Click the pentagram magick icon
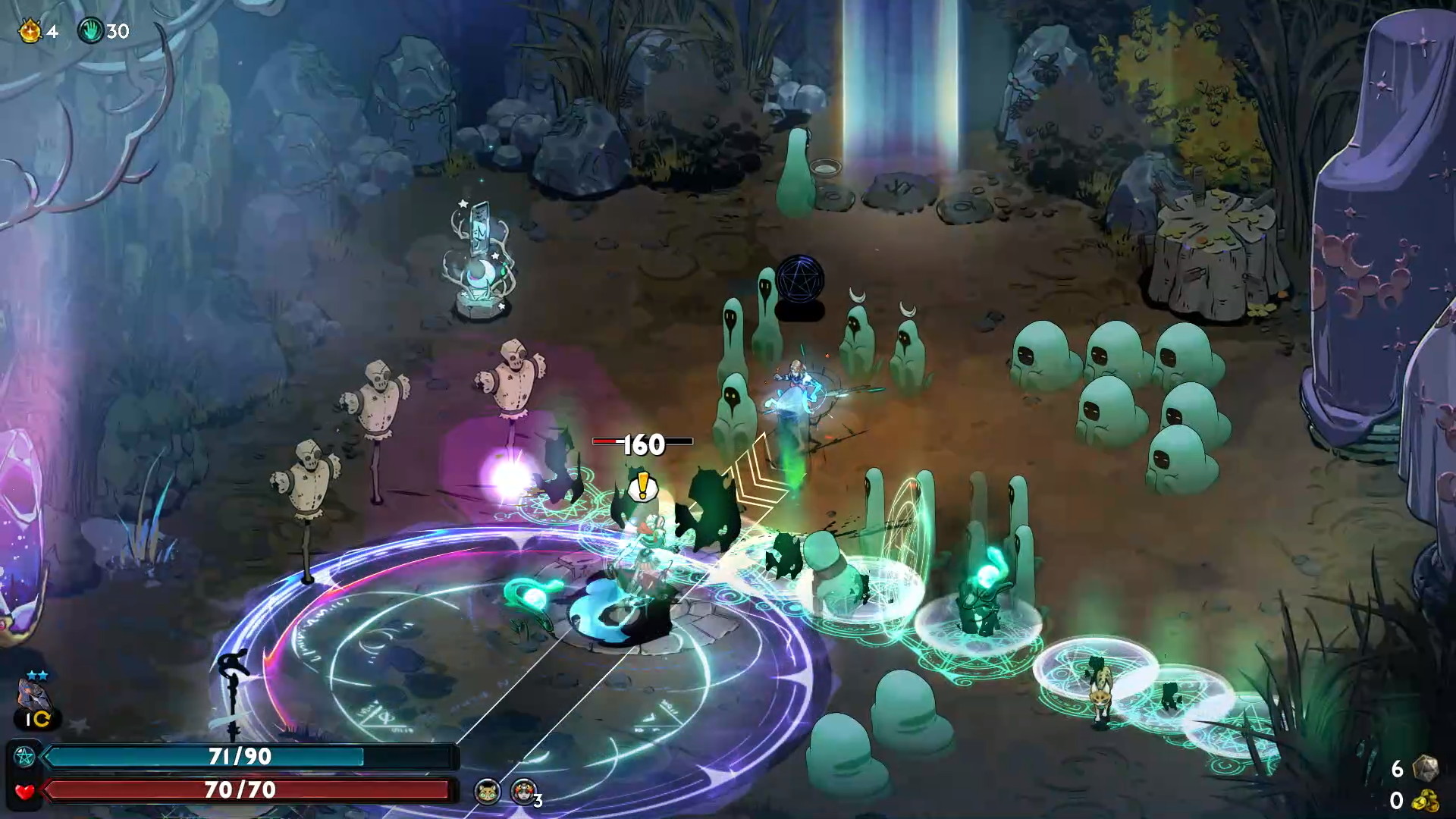The width and height of the screenshot is (1456, 819). pos(24,756)
